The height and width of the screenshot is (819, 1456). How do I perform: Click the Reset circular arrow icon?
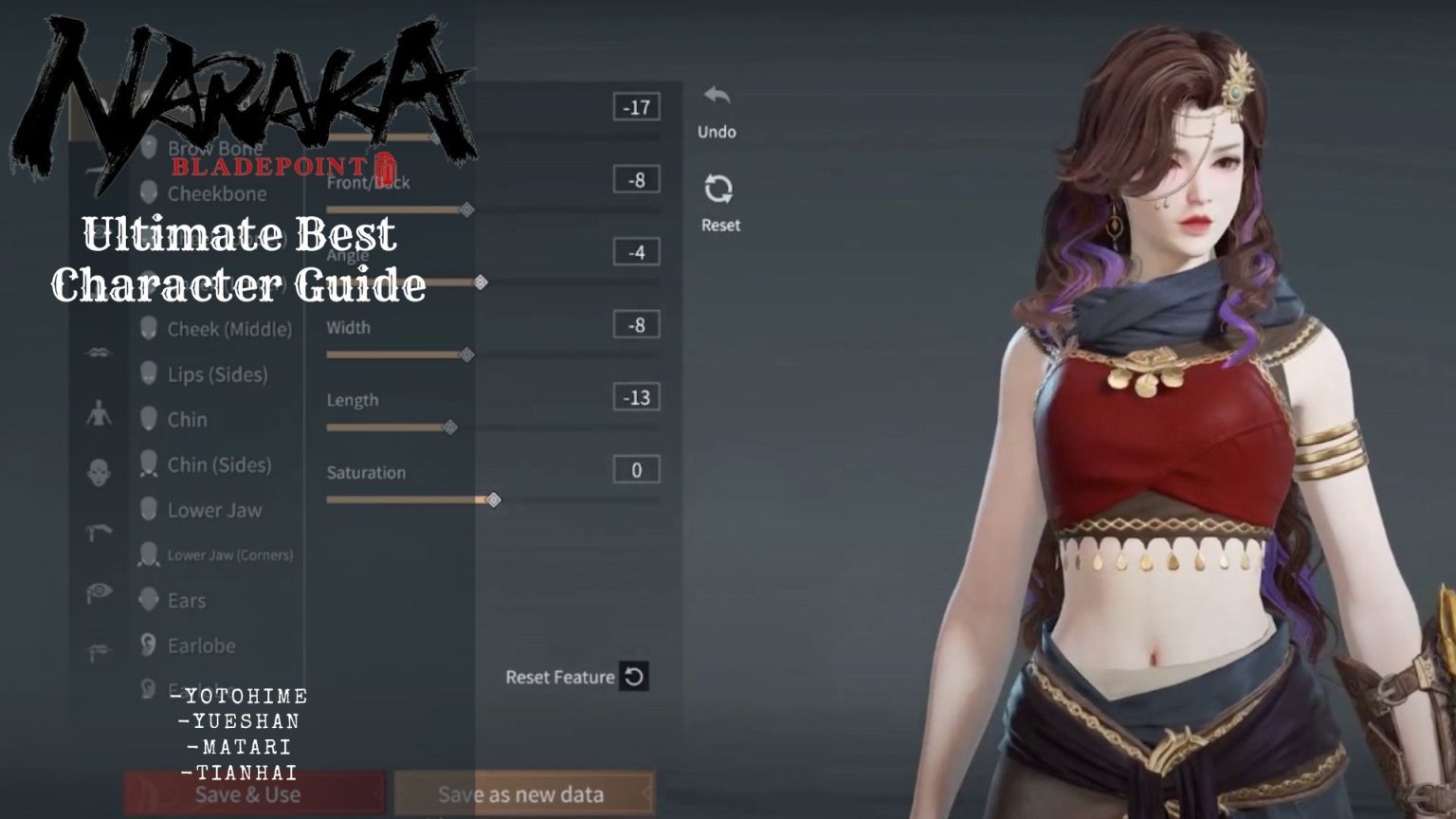point(718,191)
